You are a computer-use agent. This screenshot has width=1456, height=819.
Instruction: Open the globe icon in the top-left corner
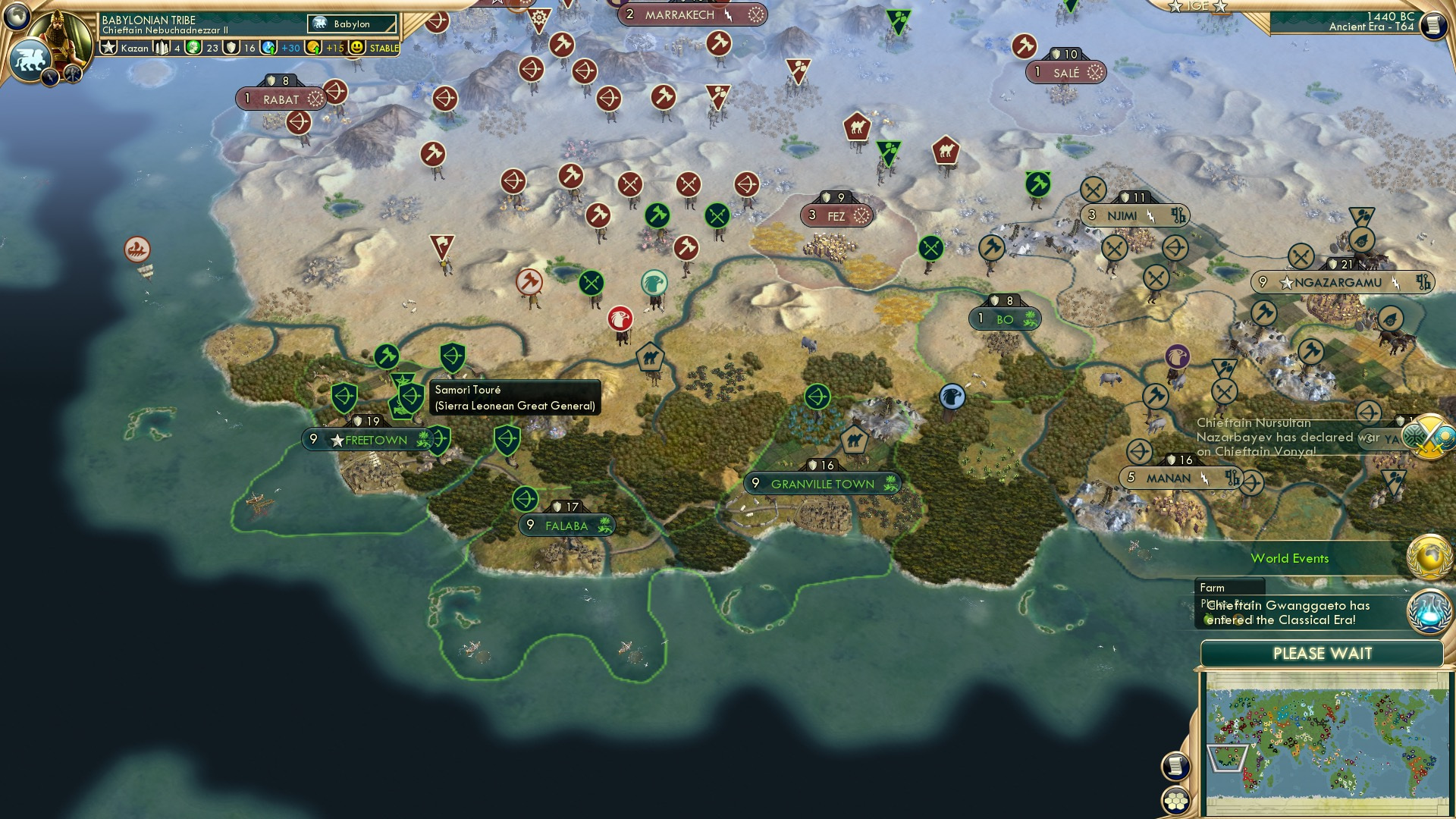coord(17,16)
